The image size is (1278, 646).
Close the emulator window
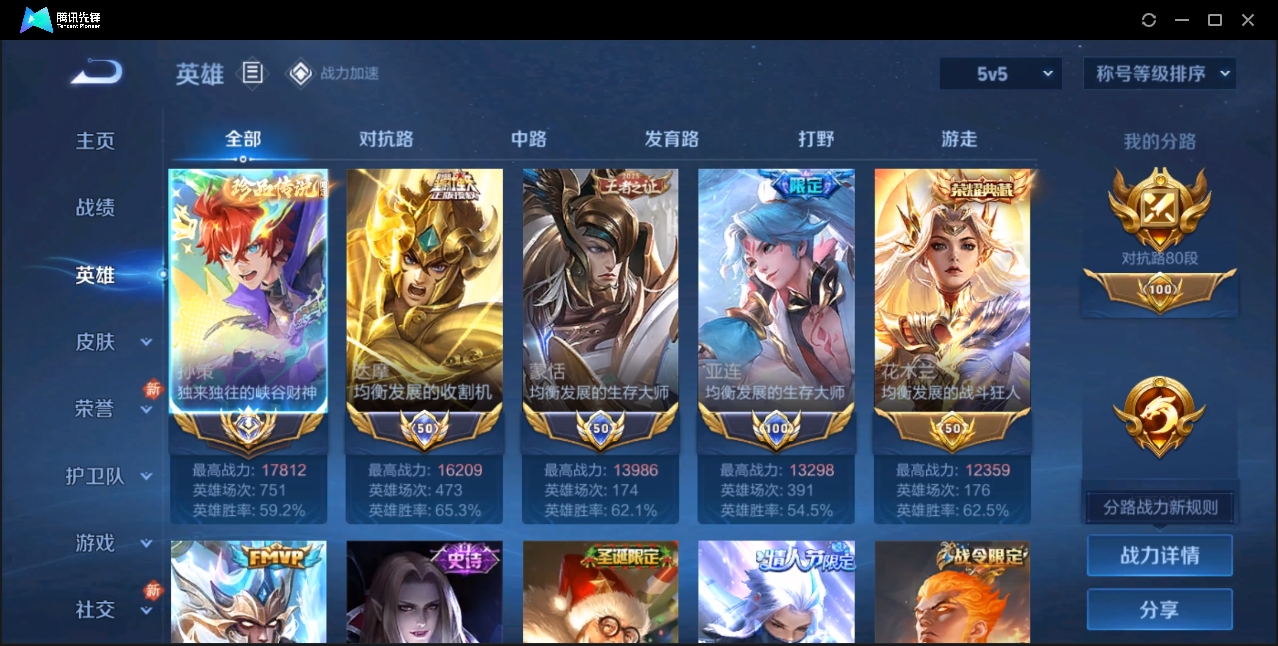pyautogui.click(x=1248, y=20)
